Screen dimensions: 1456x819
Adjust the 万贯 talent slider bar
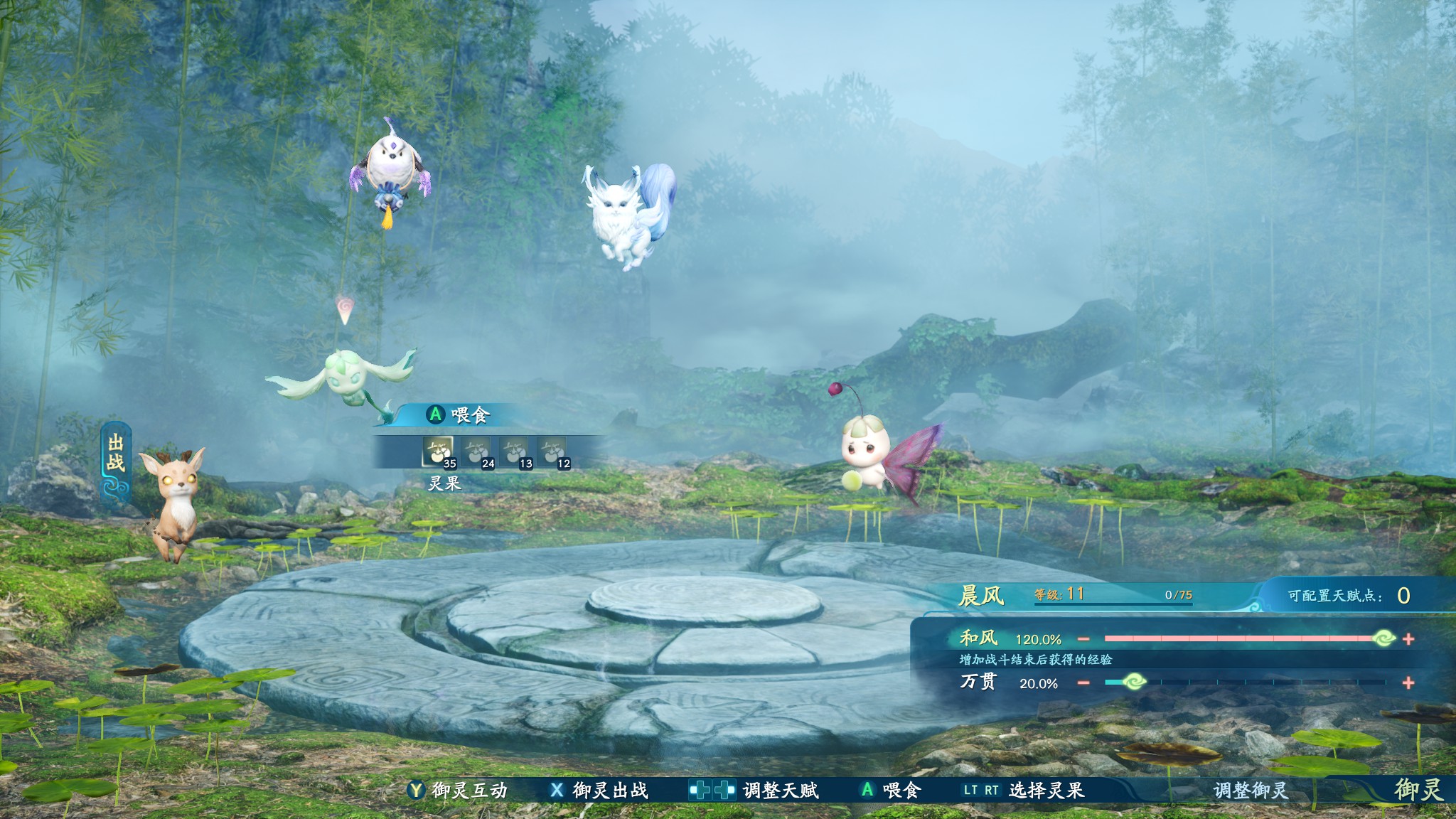click(x=1244, y=683)
